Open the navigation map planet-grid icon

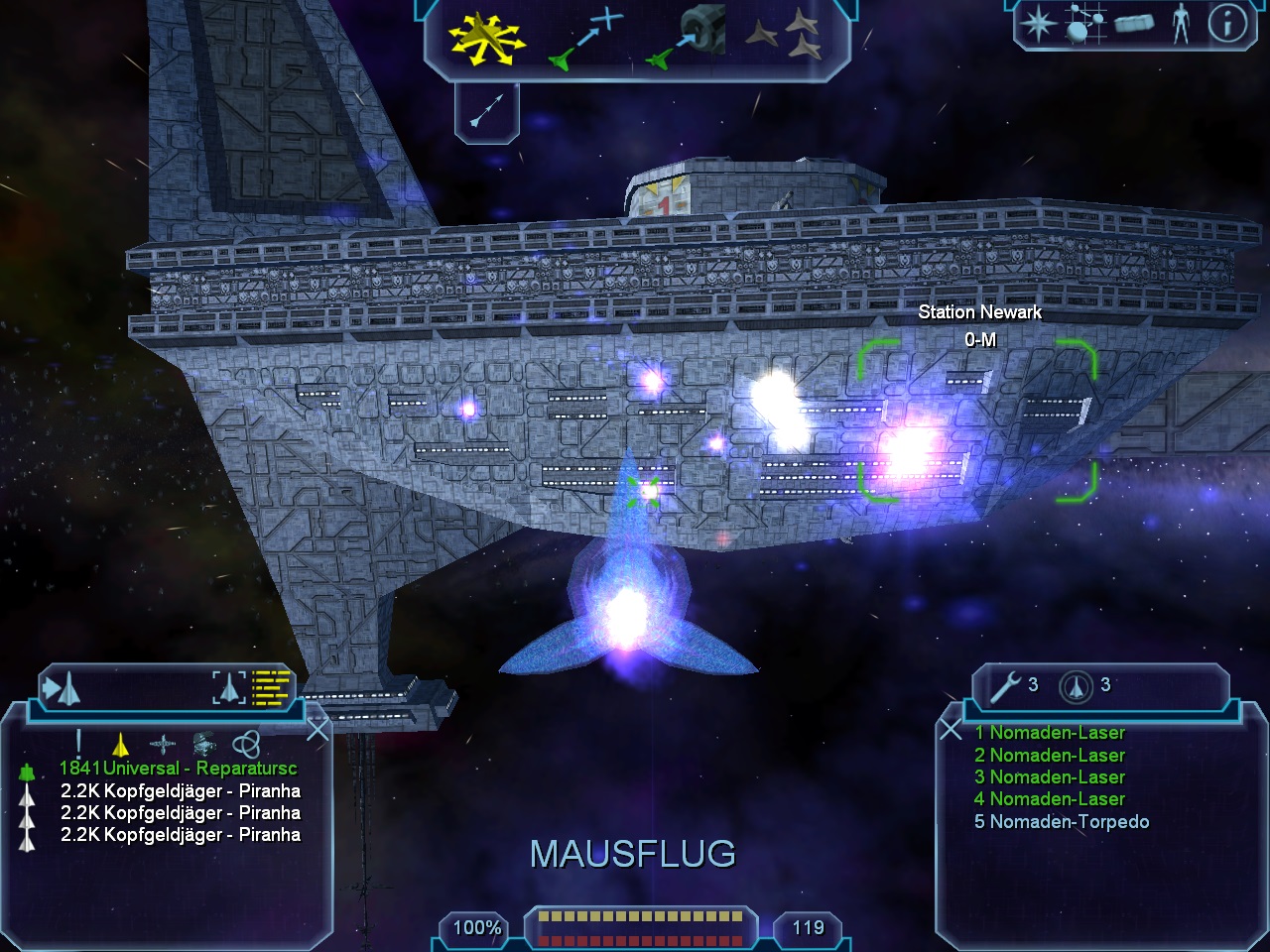[x=1085, y=24]
